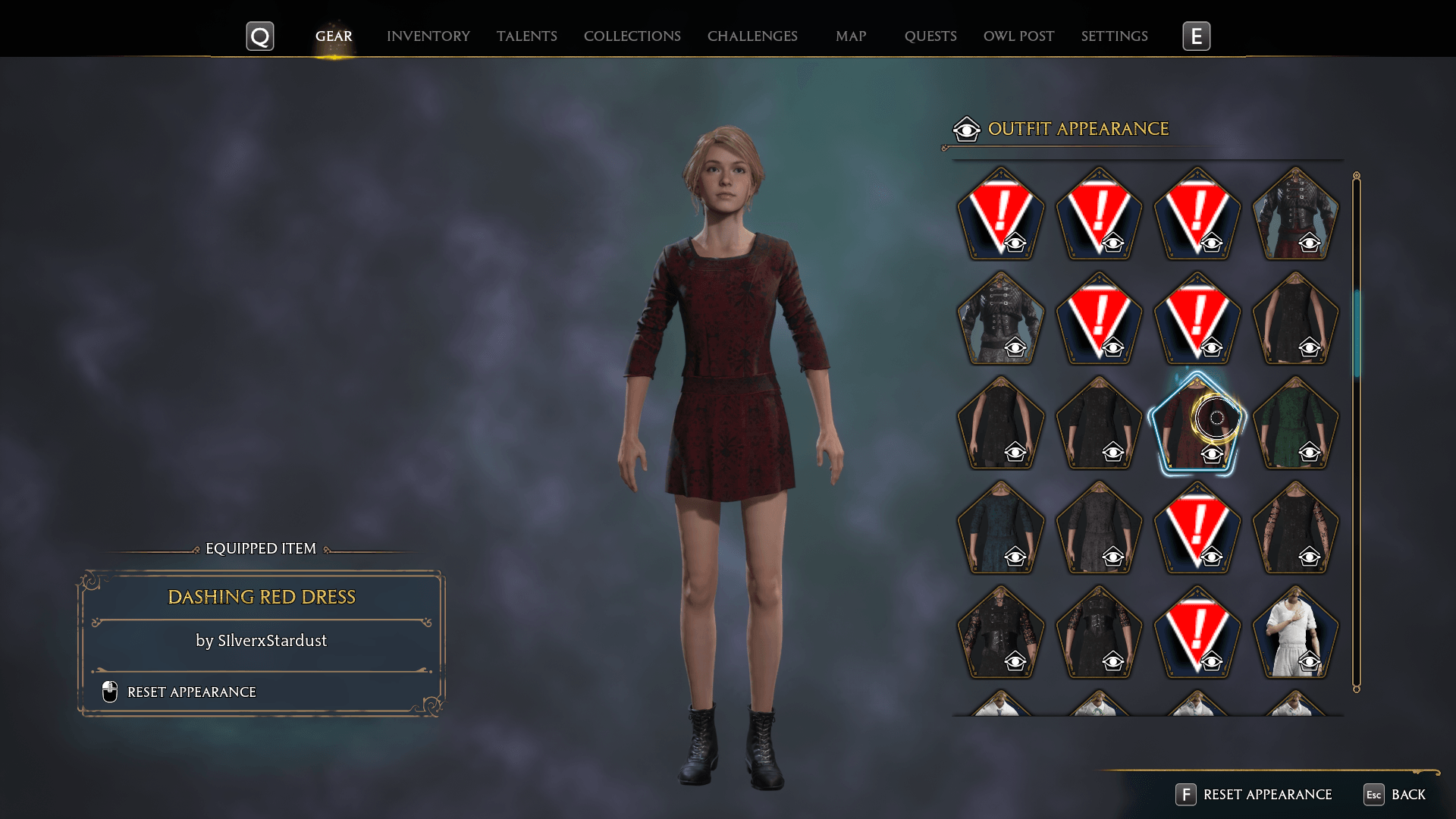Open the Collections menu
This screenshot has height=819, width=1456.
[632, 36]
